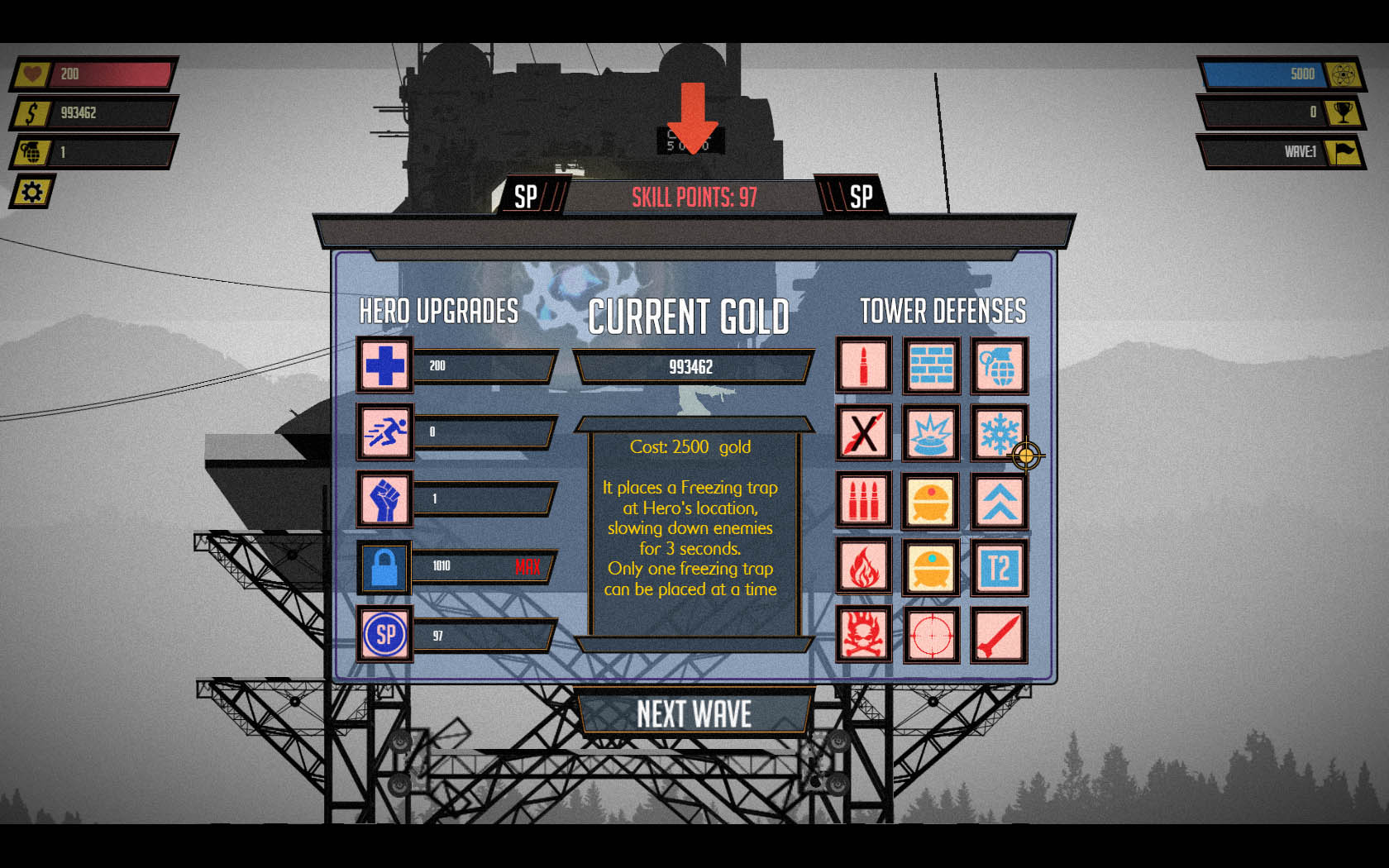Click the Current Gold amount field

[x=693, y=366]
